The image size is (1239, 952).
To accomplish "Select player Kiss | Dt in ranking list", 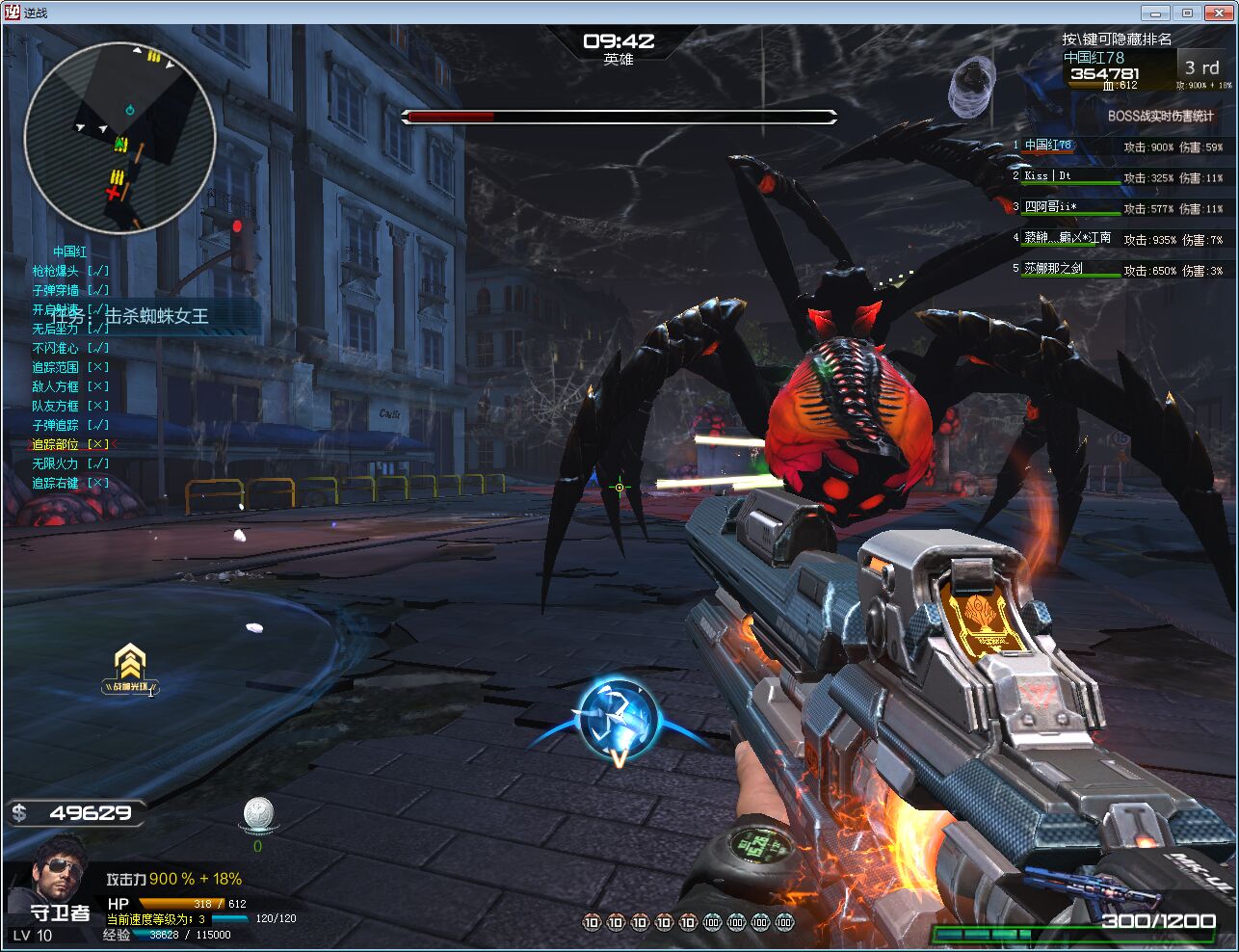I will (x=1048, y=176).
